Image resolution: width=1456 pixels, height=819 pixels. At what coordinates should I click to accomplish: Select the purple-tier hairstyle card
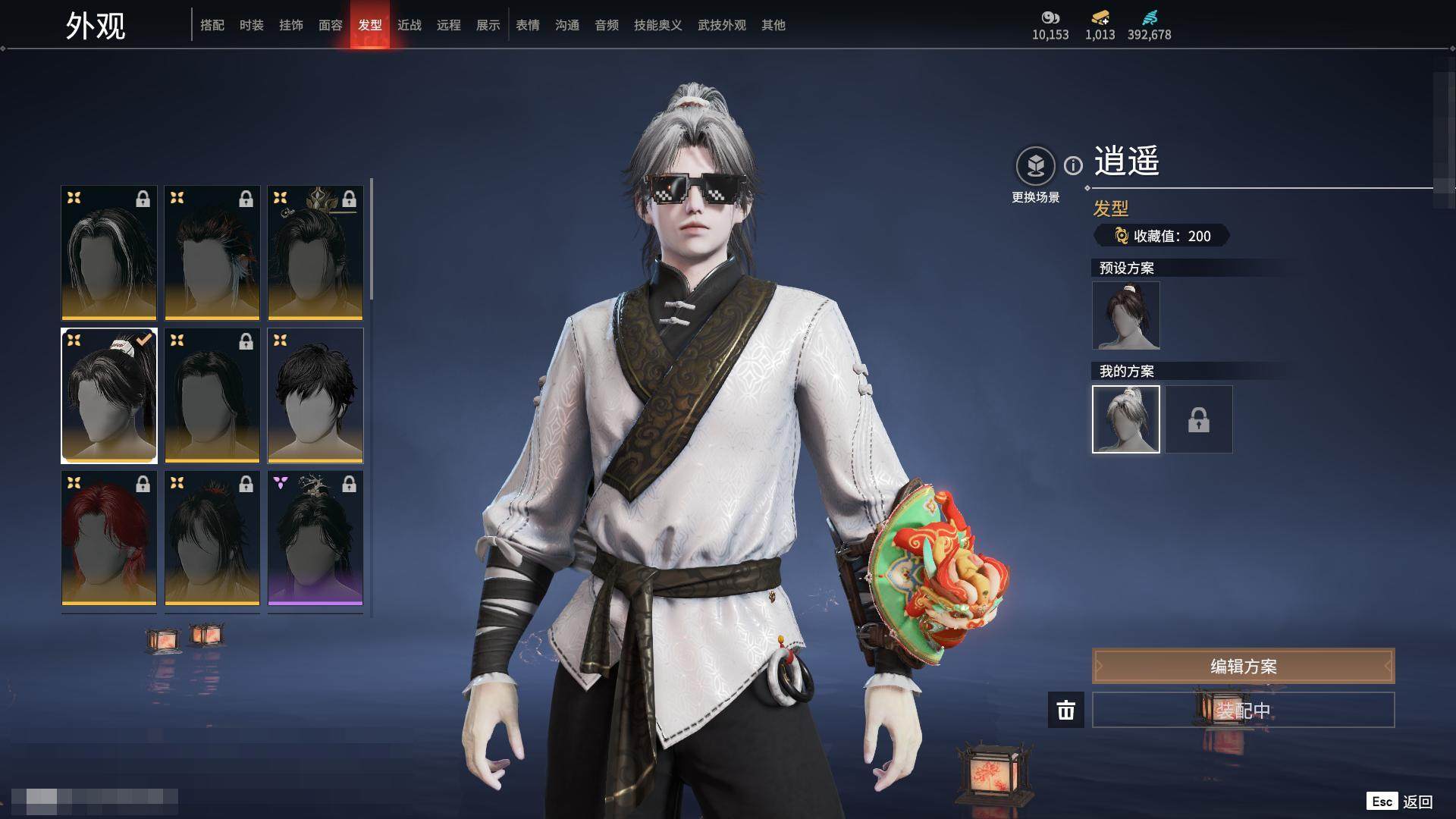click(x=315, y=538)
